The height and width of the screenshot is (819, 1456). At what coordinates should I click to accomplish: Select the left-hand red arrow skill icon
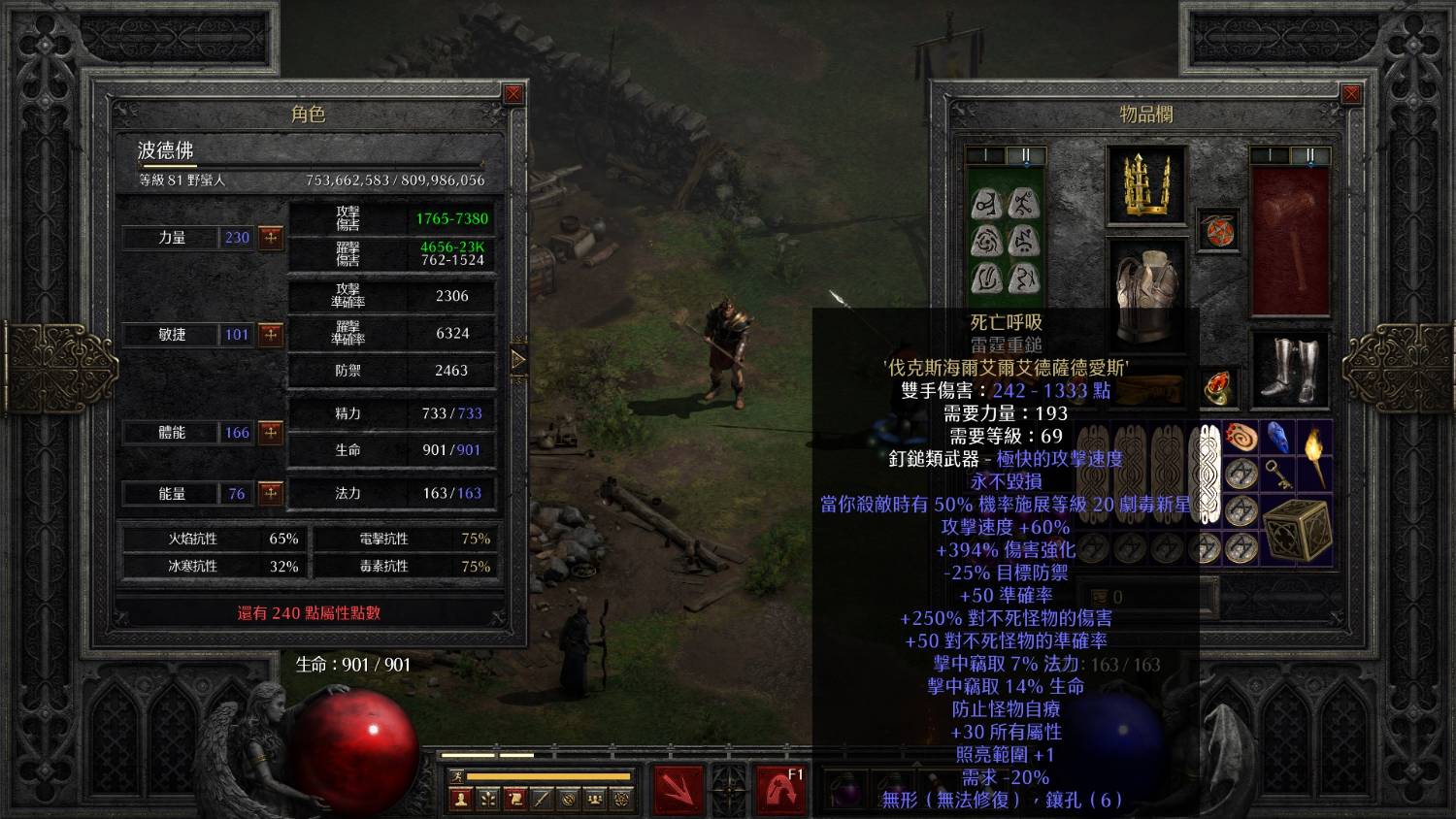[x=678, y=788]
